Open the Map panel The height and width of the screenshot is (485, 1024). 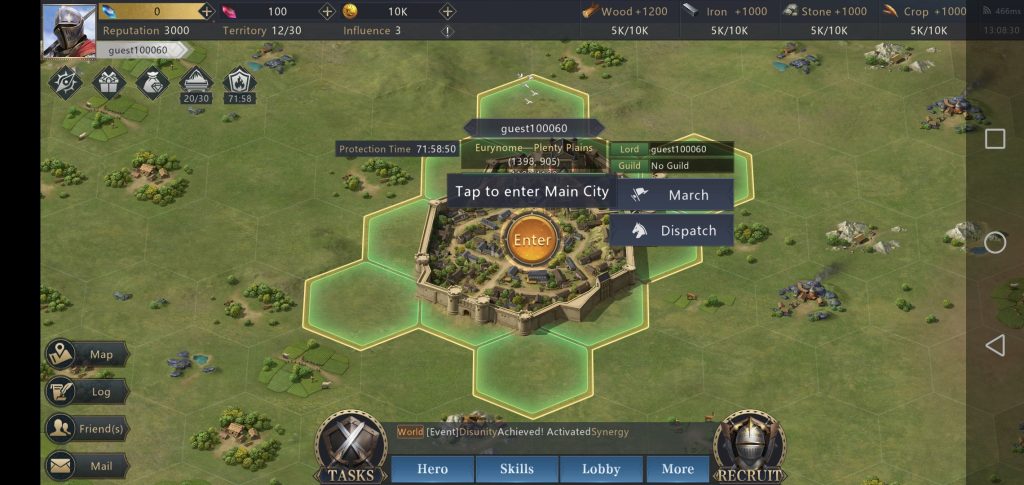point(87,354)
